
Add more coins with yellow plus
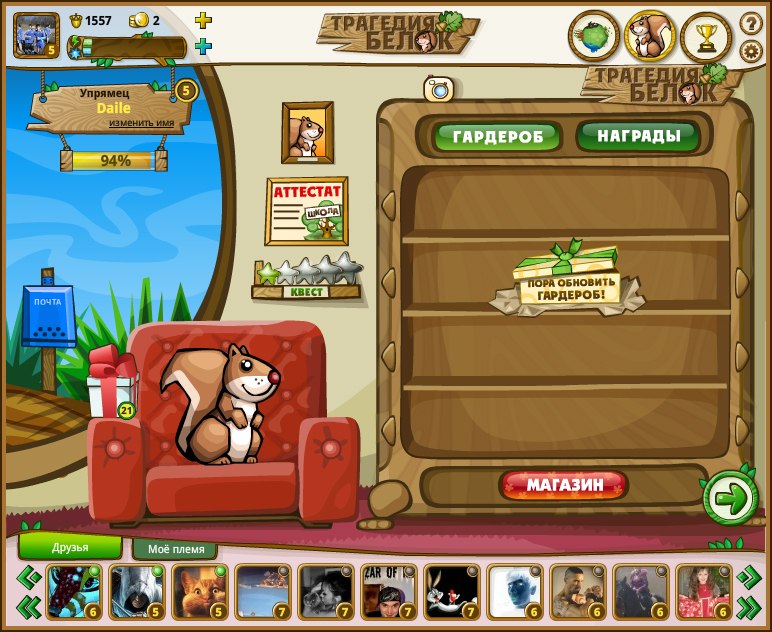(x=203, y=20)
